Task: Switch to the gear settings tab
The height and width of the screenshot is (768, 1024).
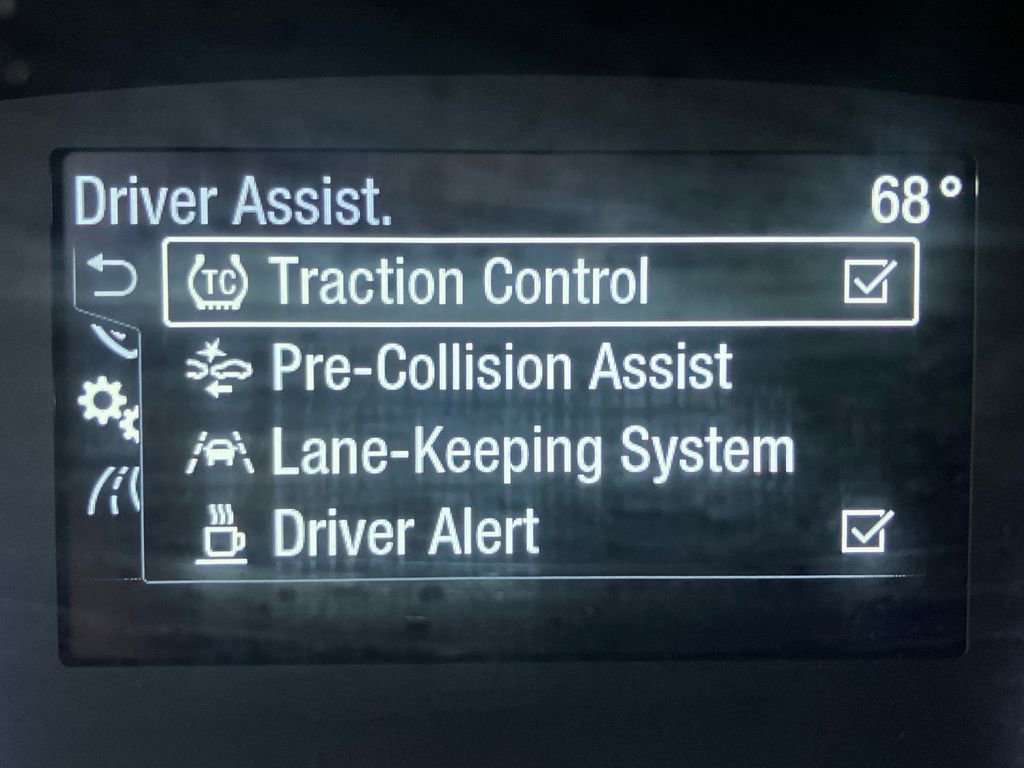Action: 106,404
